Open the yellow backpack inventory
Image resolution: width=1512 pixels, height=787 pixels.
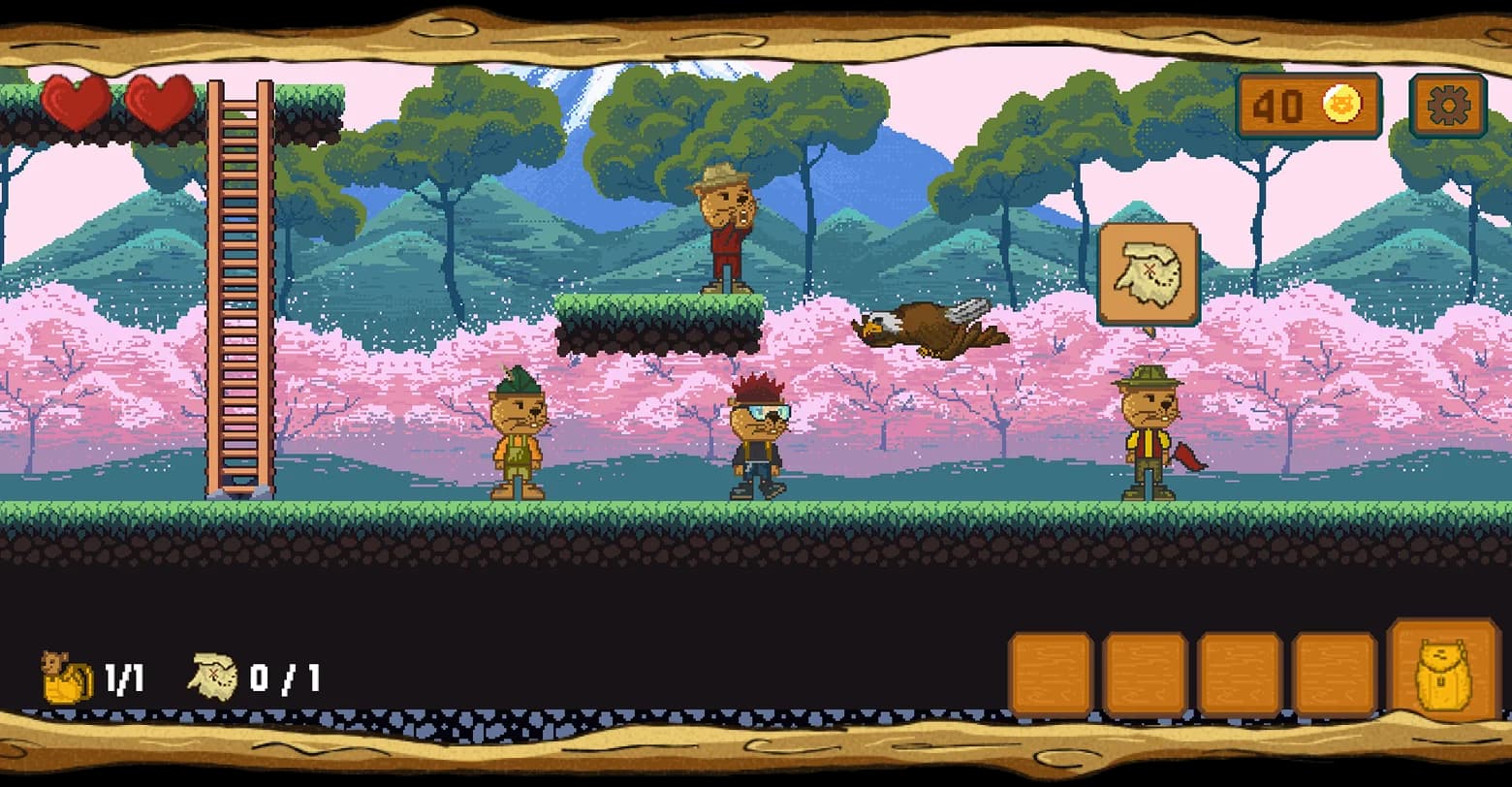(1443, 672)
